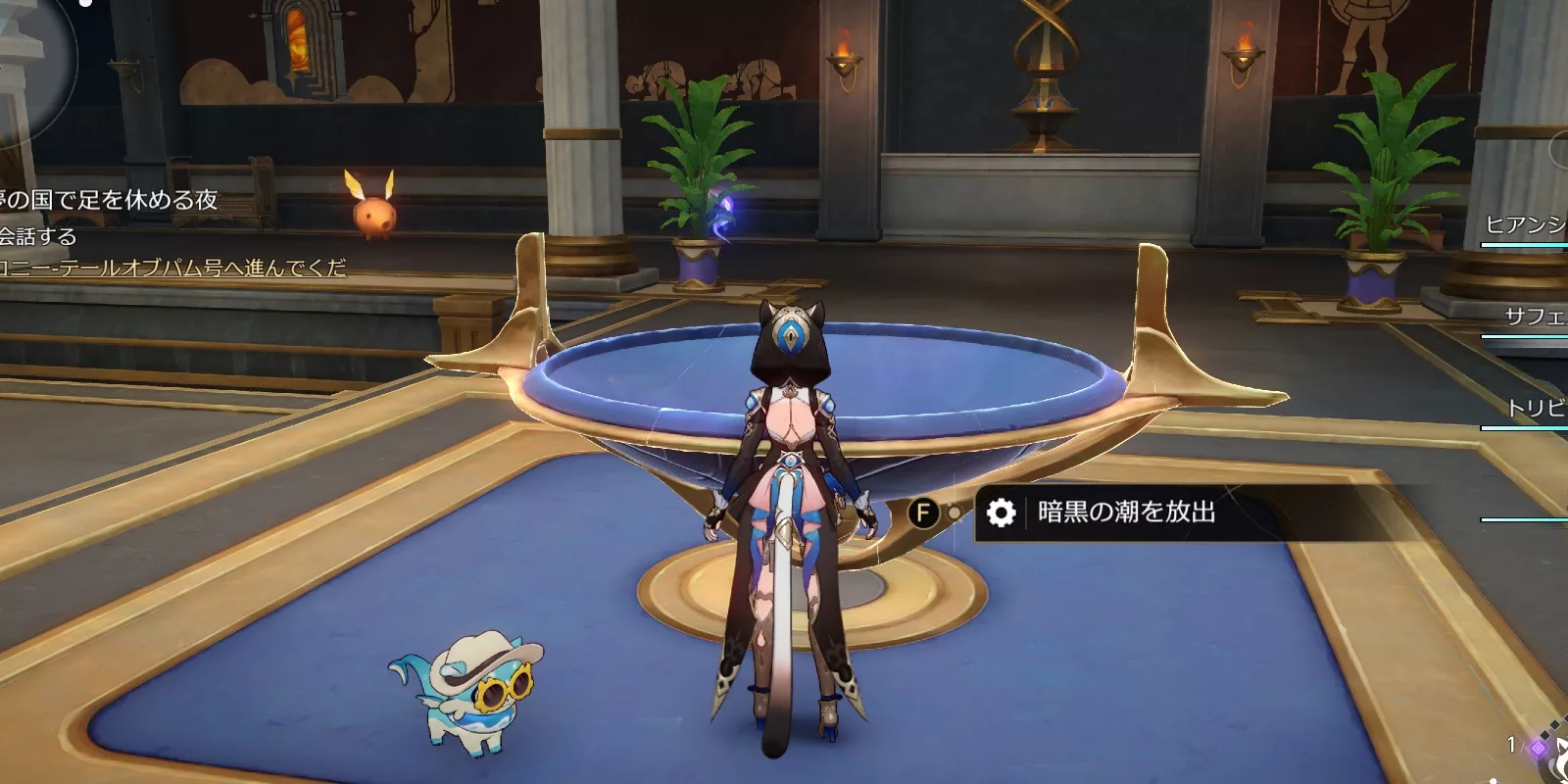Click the gear icon in the interaction prompt
This screenshot has width=1568, height=784.
[1002, 512]
